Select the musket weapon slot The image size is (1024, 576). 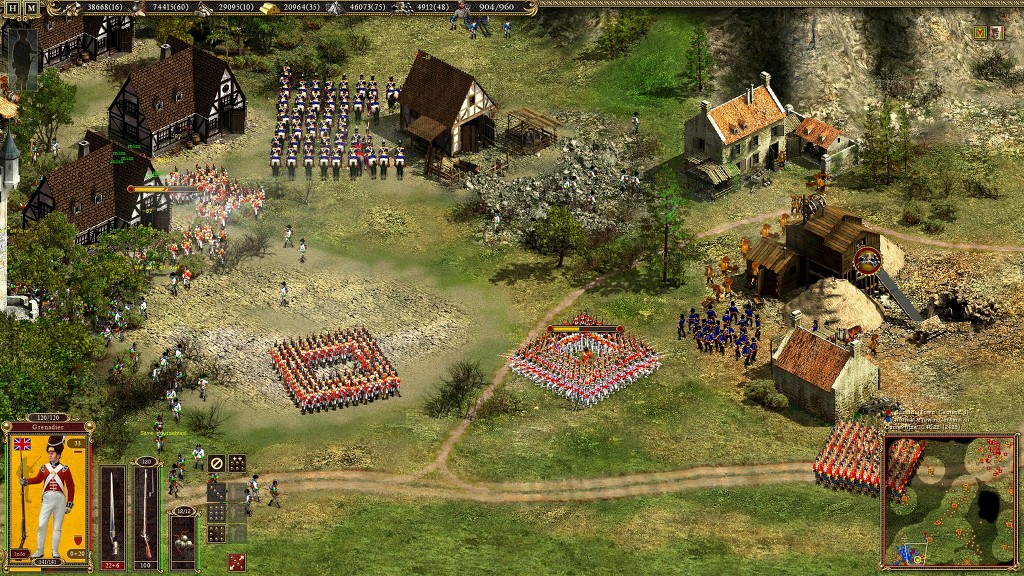(147, 512)
